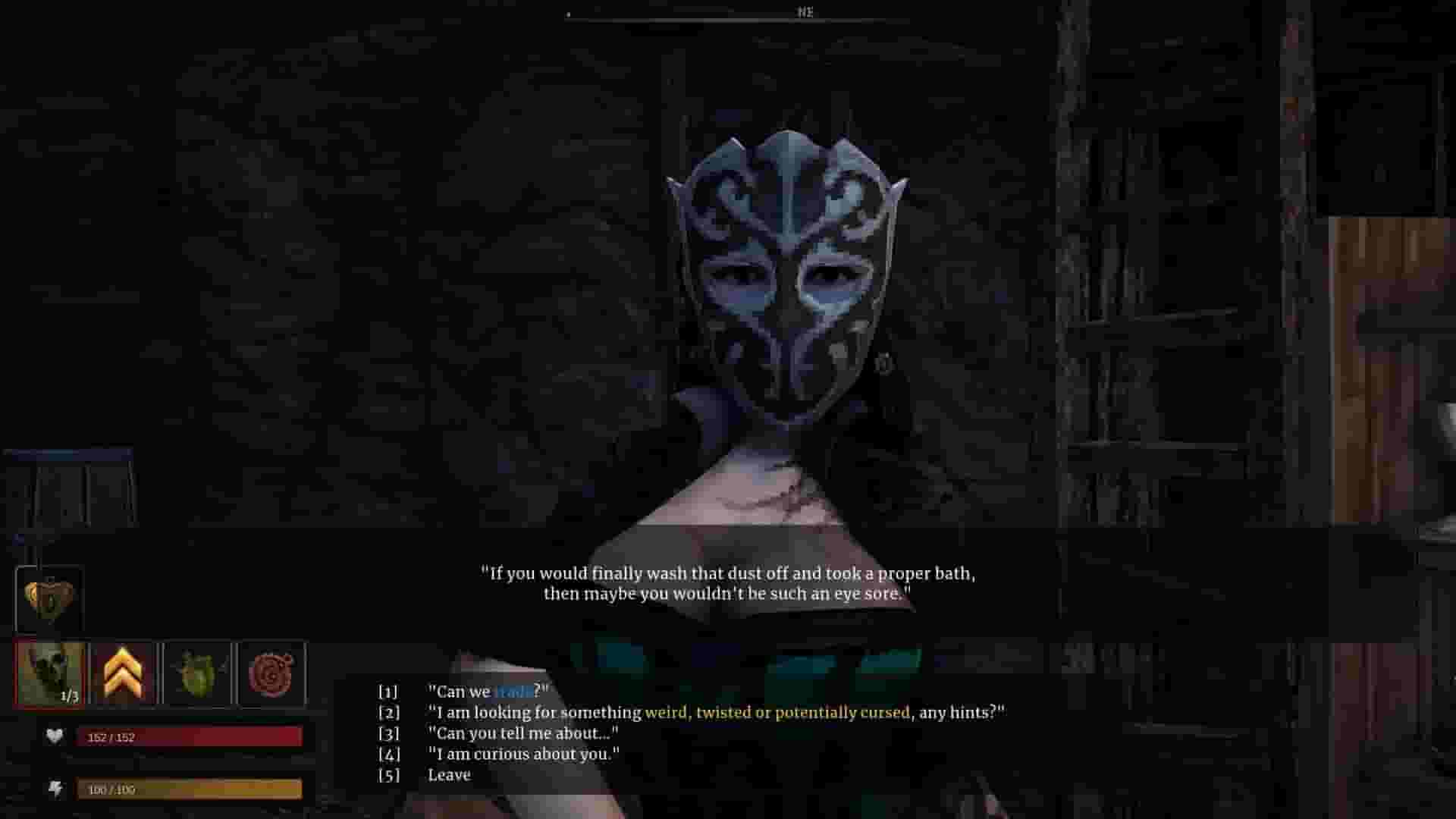1456x819 pixels.
Task: Click the golden chevron level-up icon
Action: [124, 671]
